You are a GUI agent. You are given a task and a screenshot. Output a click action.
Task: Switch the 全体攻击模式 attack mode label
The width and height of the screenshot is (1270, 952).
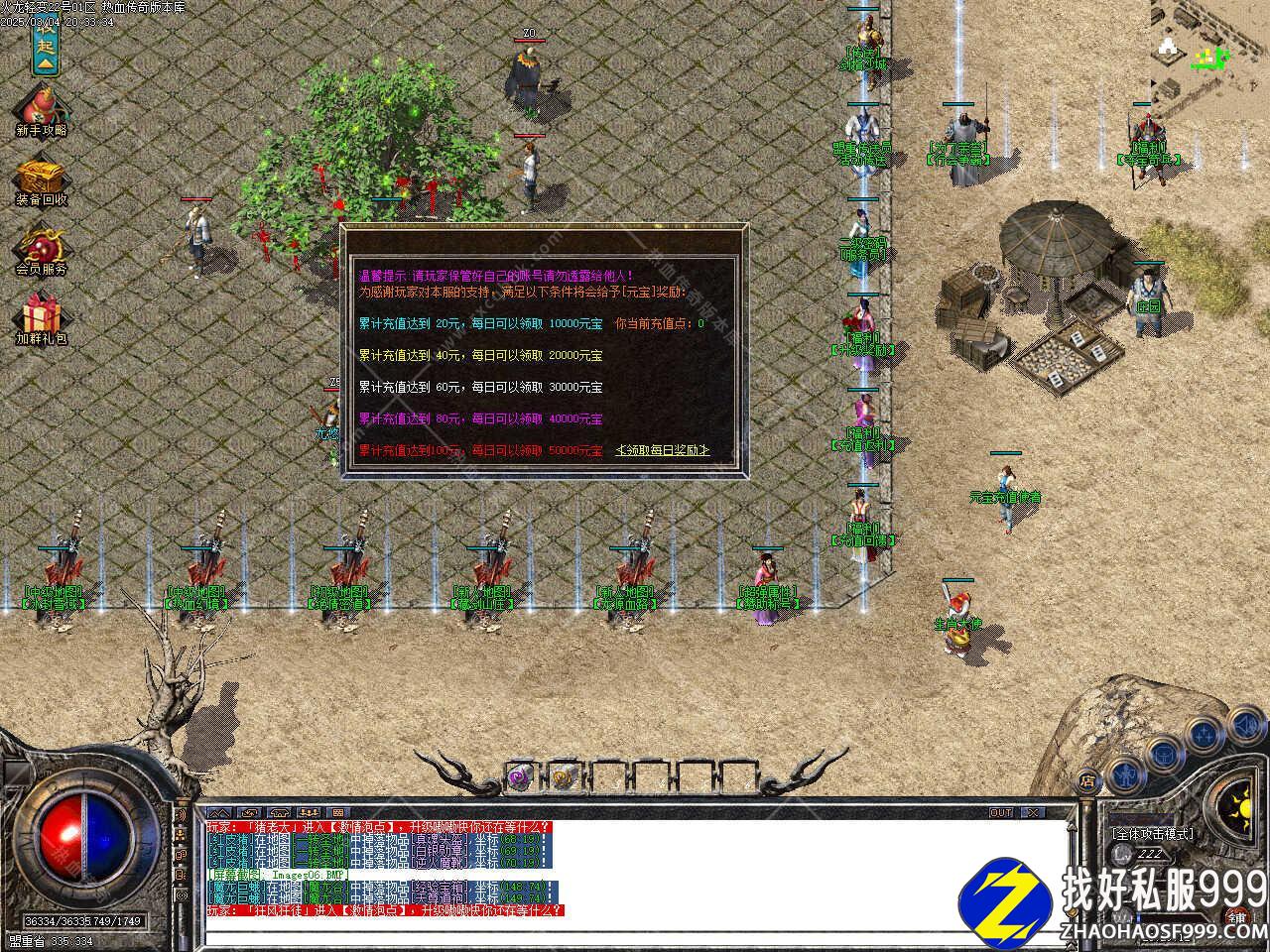tap(1153, 834)
